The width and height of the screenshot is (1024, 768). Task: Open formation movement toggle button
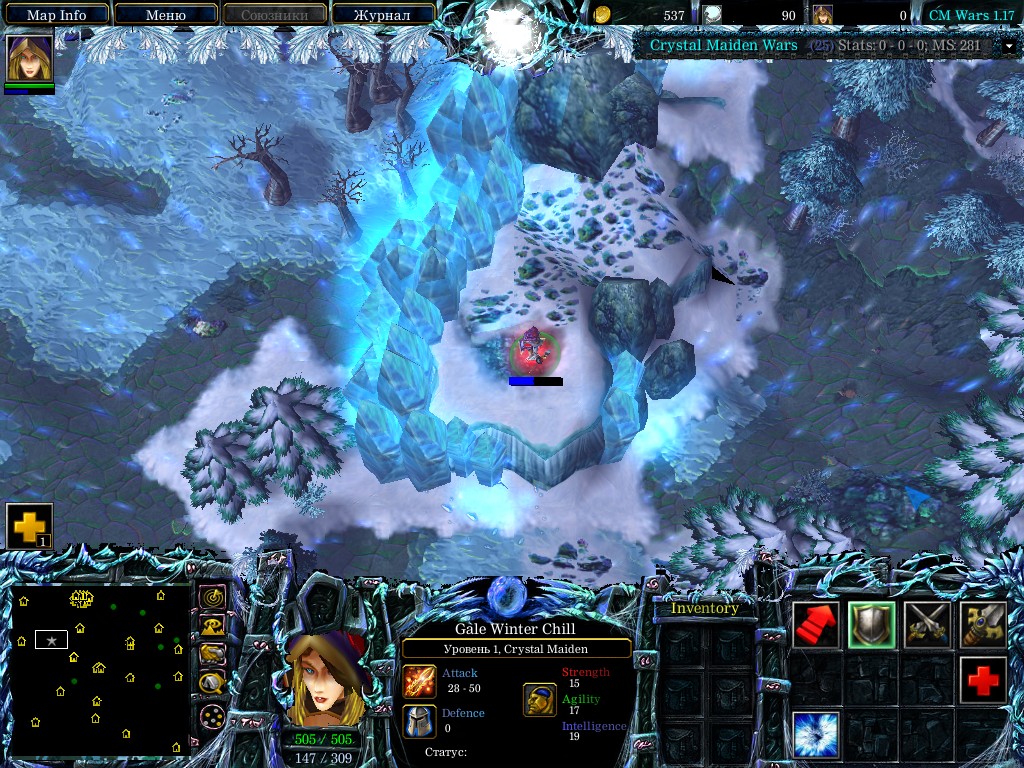(211, 716)
